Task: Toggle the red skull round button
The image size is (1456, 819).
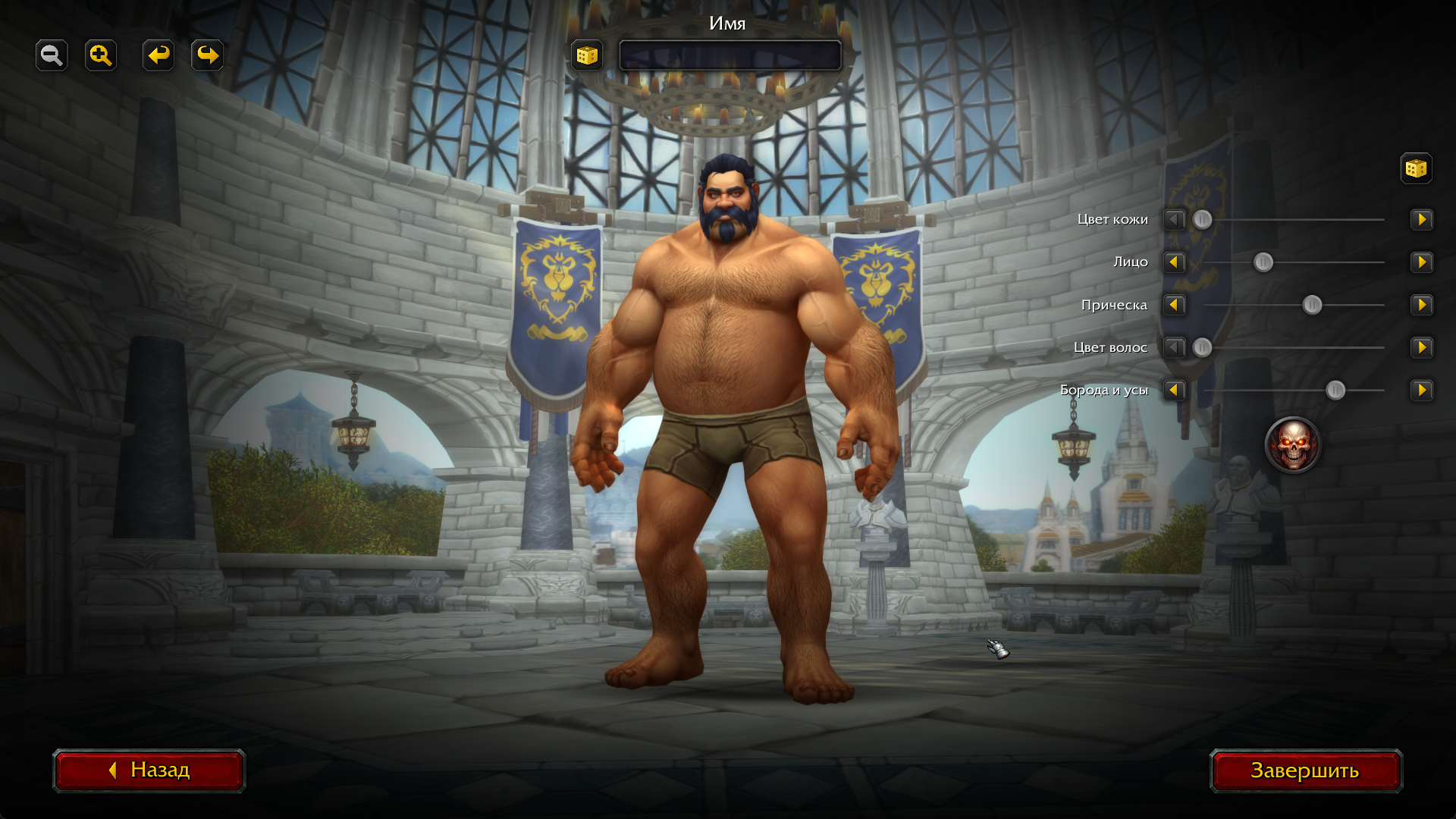Action: coord(1292,445)
